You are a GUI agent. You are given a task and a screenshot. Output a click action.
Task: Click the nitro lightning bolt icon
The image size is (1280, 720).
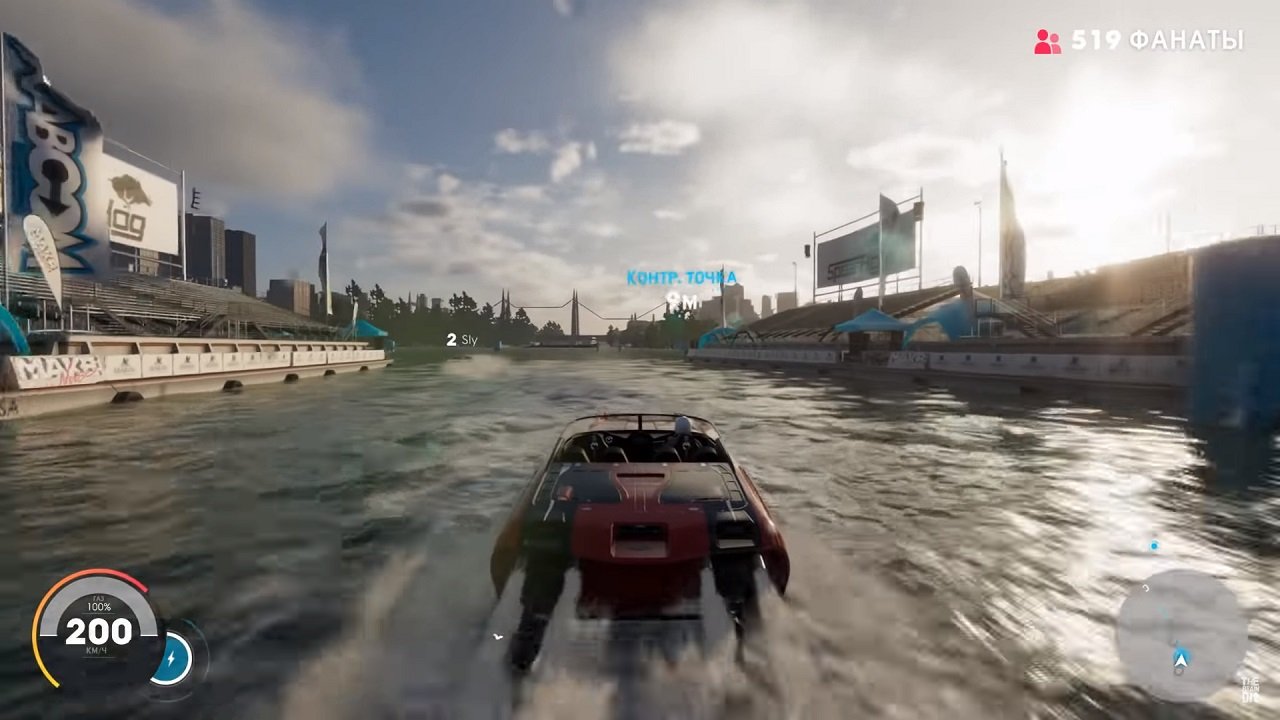(172, 658)
